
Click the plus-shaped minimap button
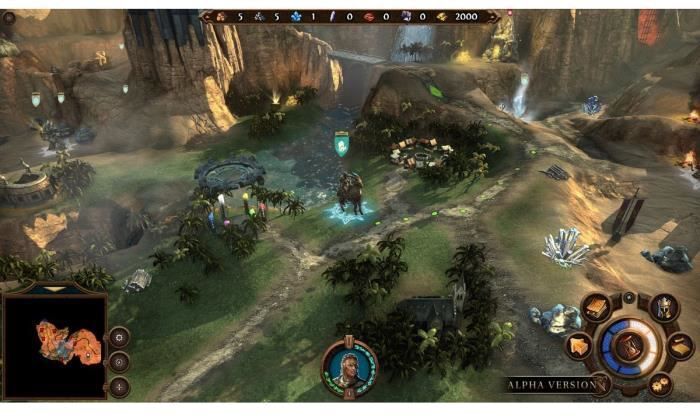tap(120, 386)
